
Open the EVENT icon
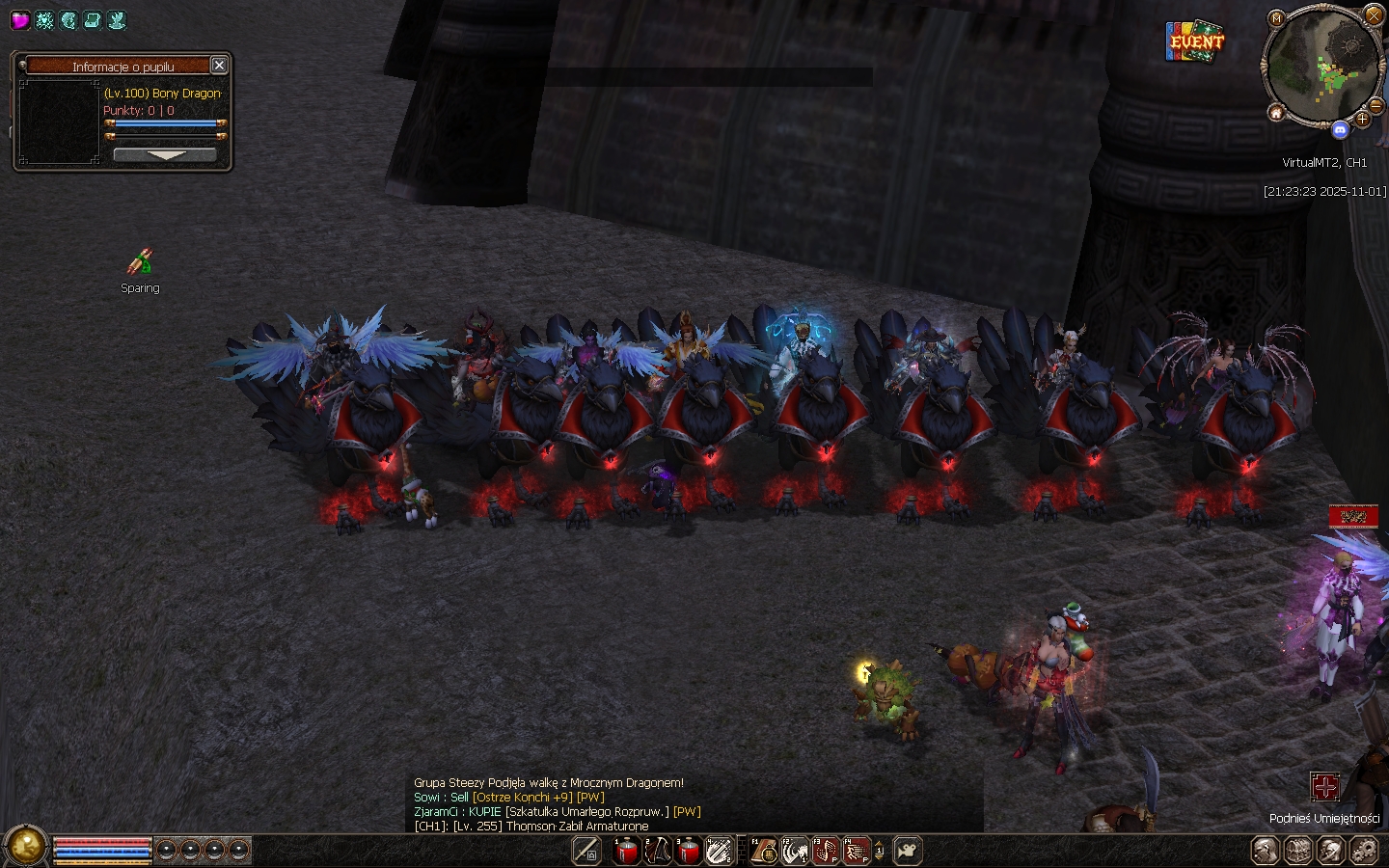[1195, 41]
